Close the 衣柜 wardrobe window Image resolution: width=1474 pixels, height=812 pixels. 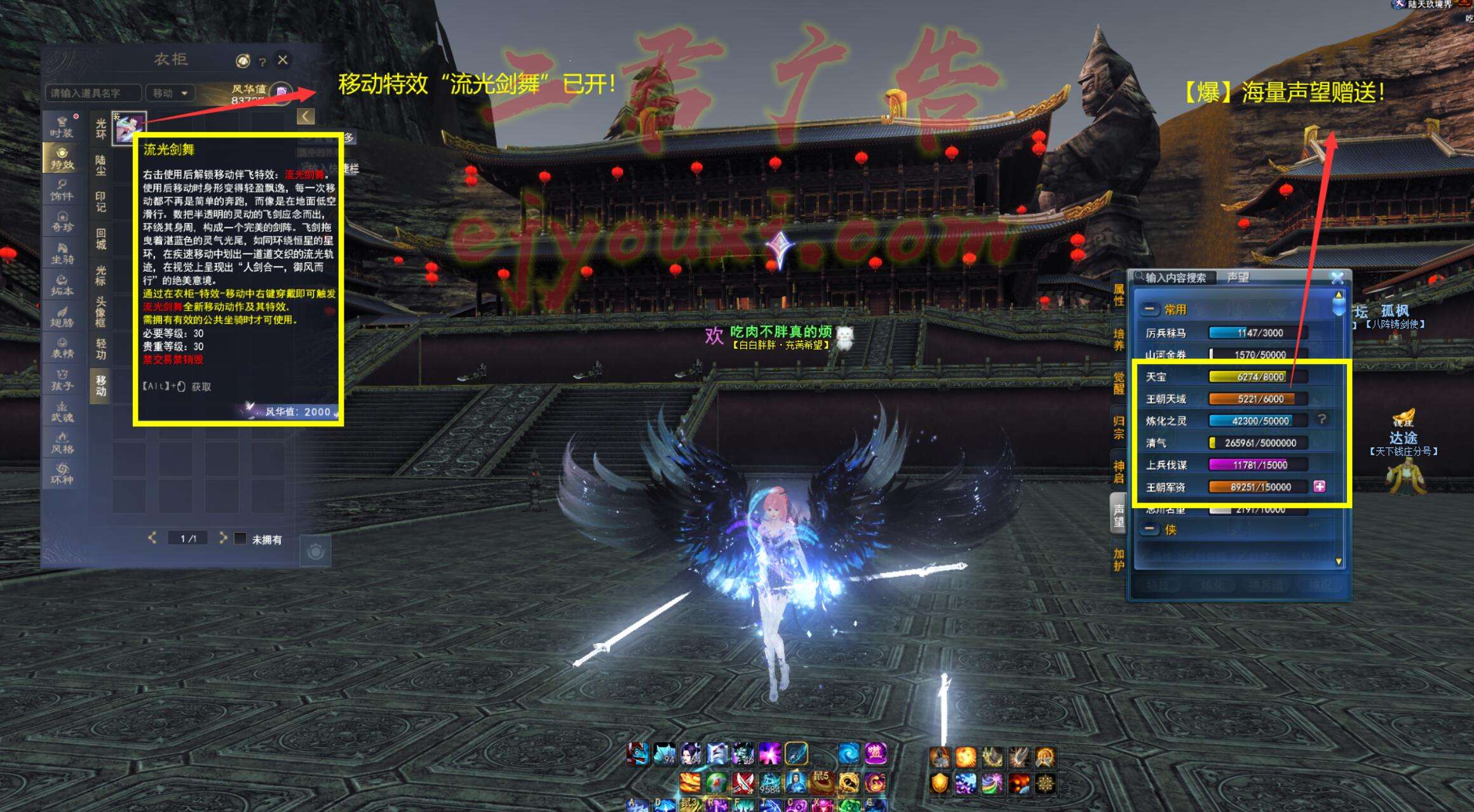click(283, 60)
